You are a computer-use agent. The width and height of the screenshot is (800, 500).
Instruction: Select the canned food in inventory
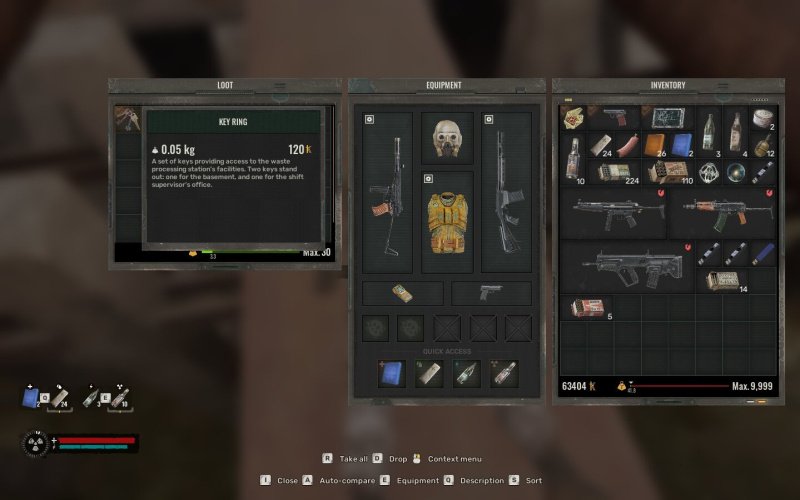(x=764, y=118)
